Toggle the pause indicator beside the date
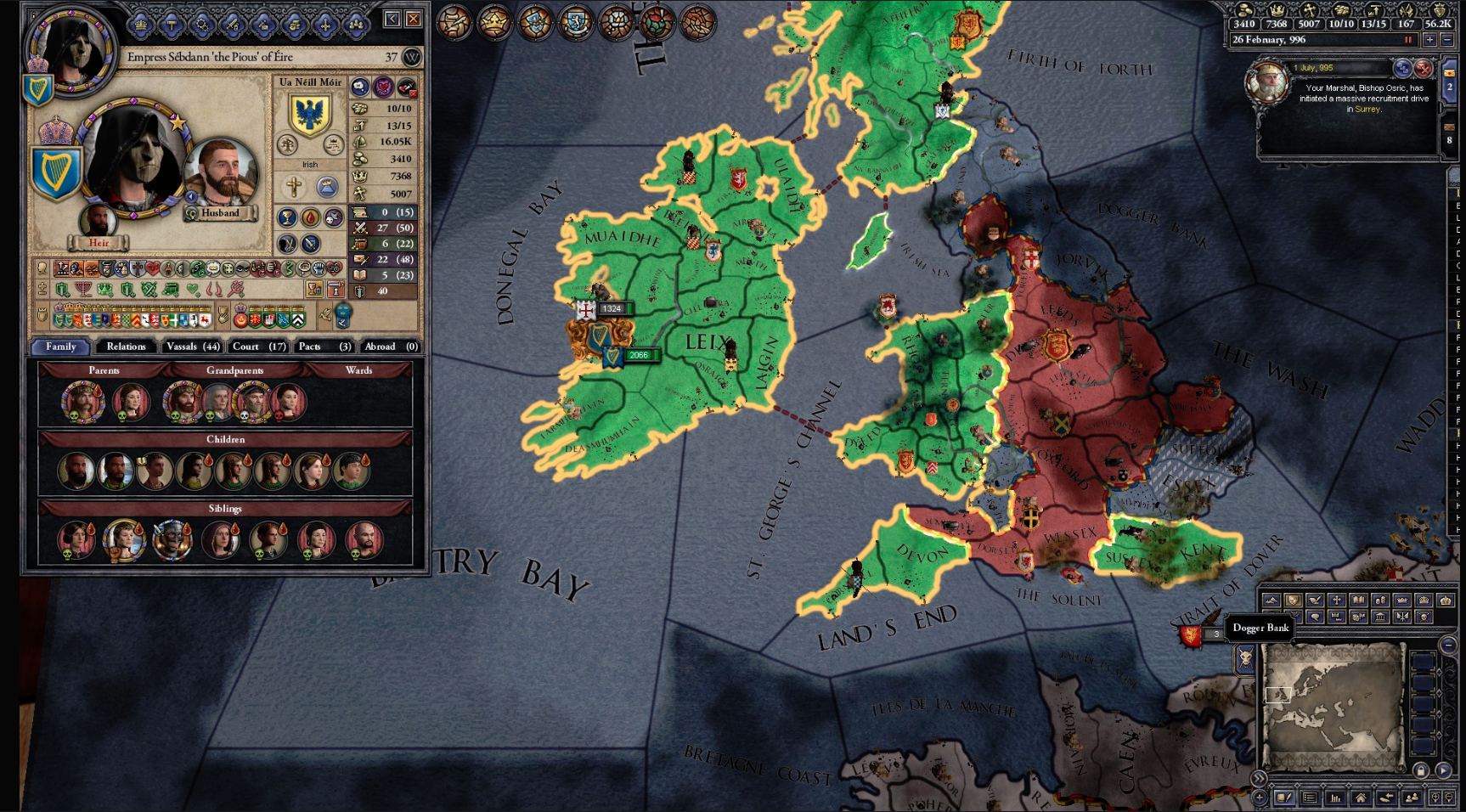 click(x=1407, y=40)
